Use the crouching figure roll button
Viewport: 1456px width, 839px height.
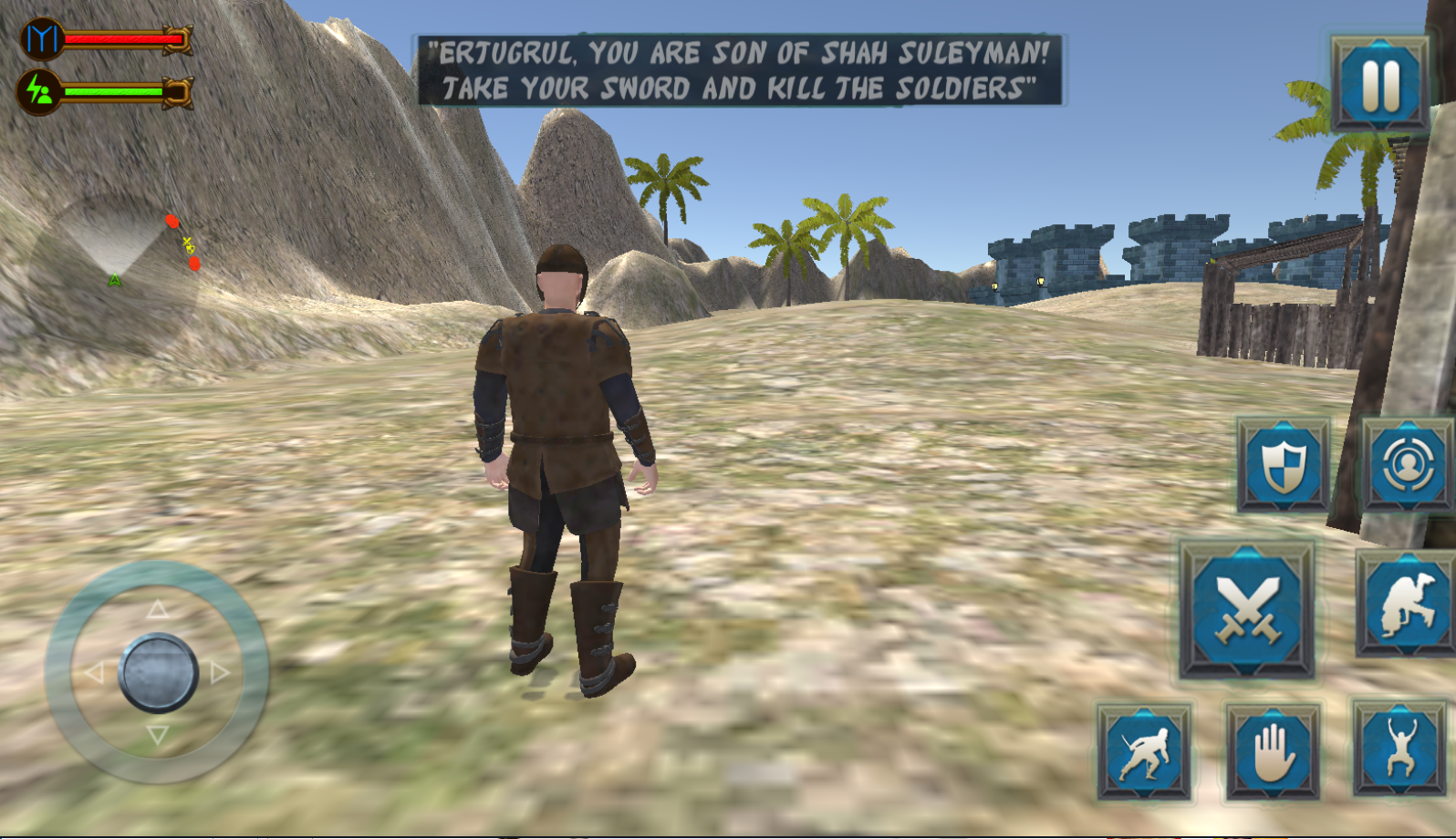coord(1404,606)
